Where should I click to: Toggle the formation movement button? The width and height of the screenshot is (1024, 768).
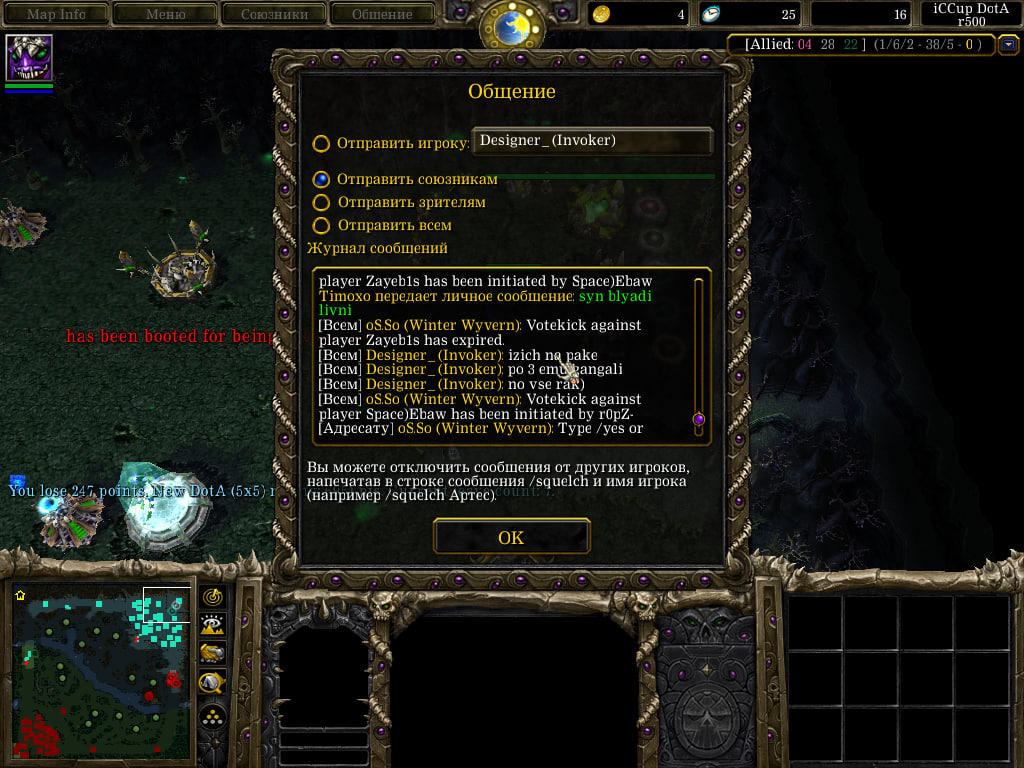[x=212, y=716]
